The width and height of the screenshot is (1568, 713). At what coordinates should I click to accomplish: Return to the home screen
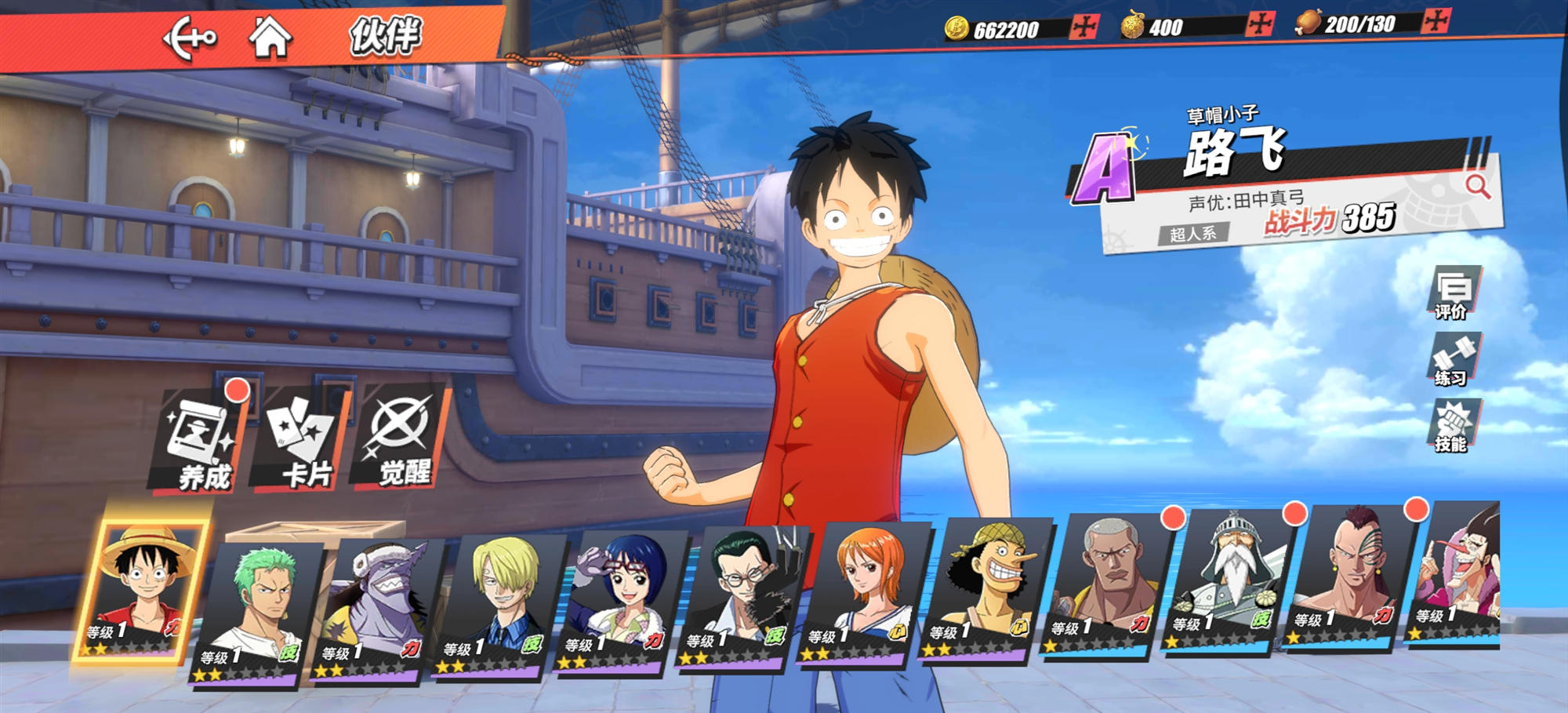point(270,37)
